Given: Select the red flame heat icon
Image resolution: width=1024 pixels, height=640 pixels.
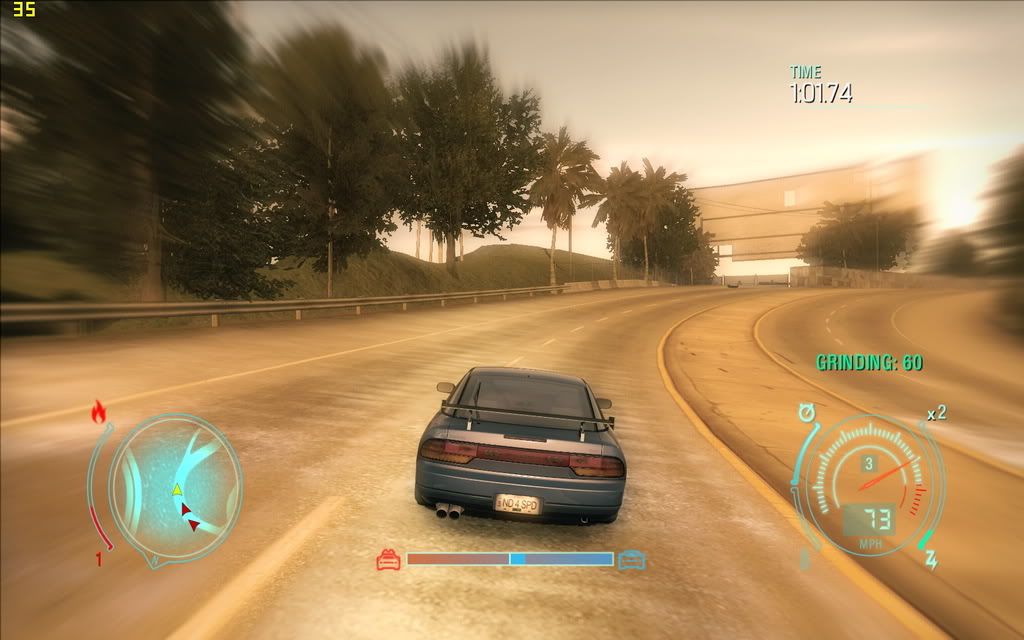Looking at the screenshot, I should [x=98, y=410].
